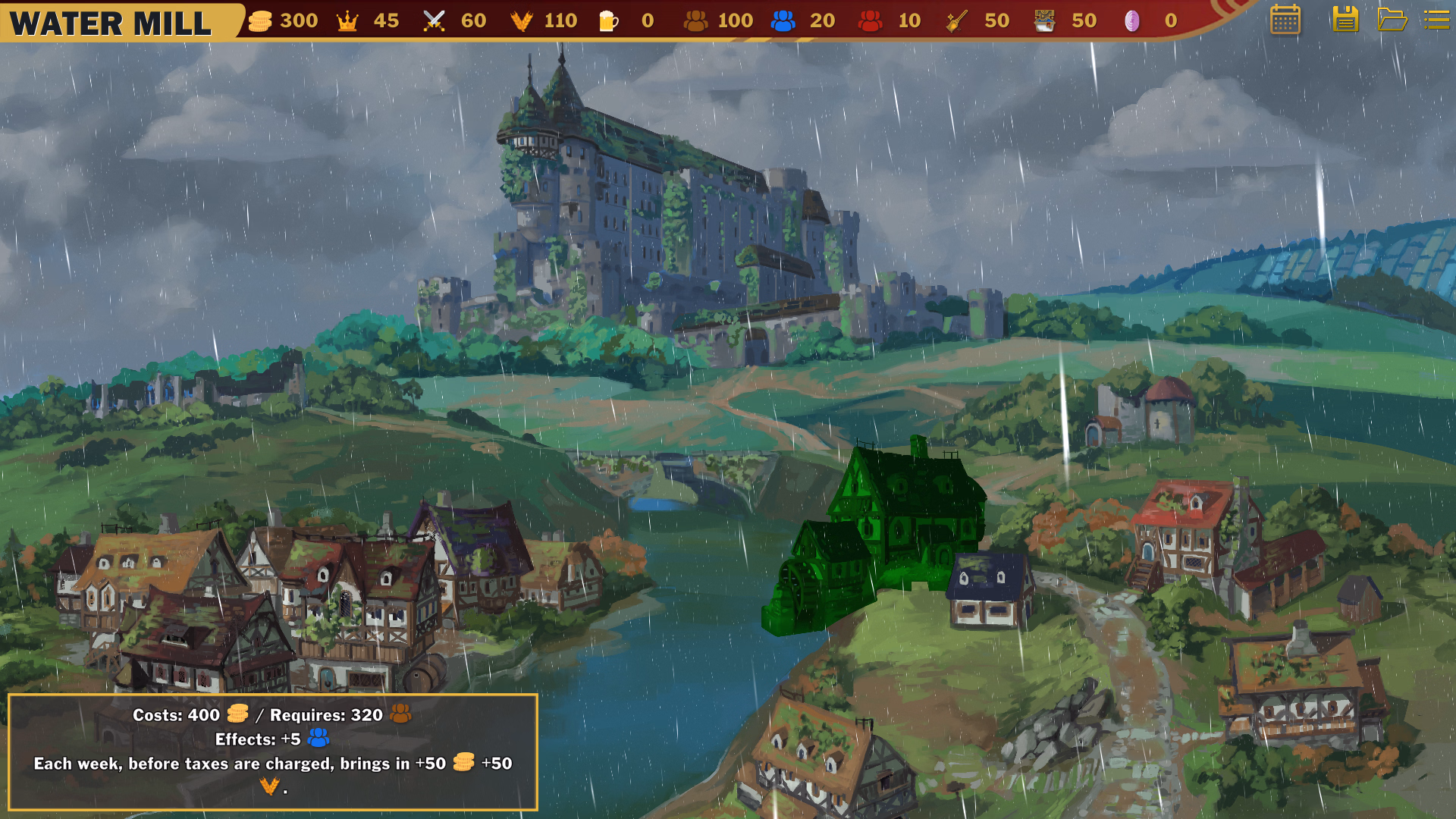The image size is (1456, 819).
Task: Load a game via the folder icon
Action: (x=1392, y=20)
